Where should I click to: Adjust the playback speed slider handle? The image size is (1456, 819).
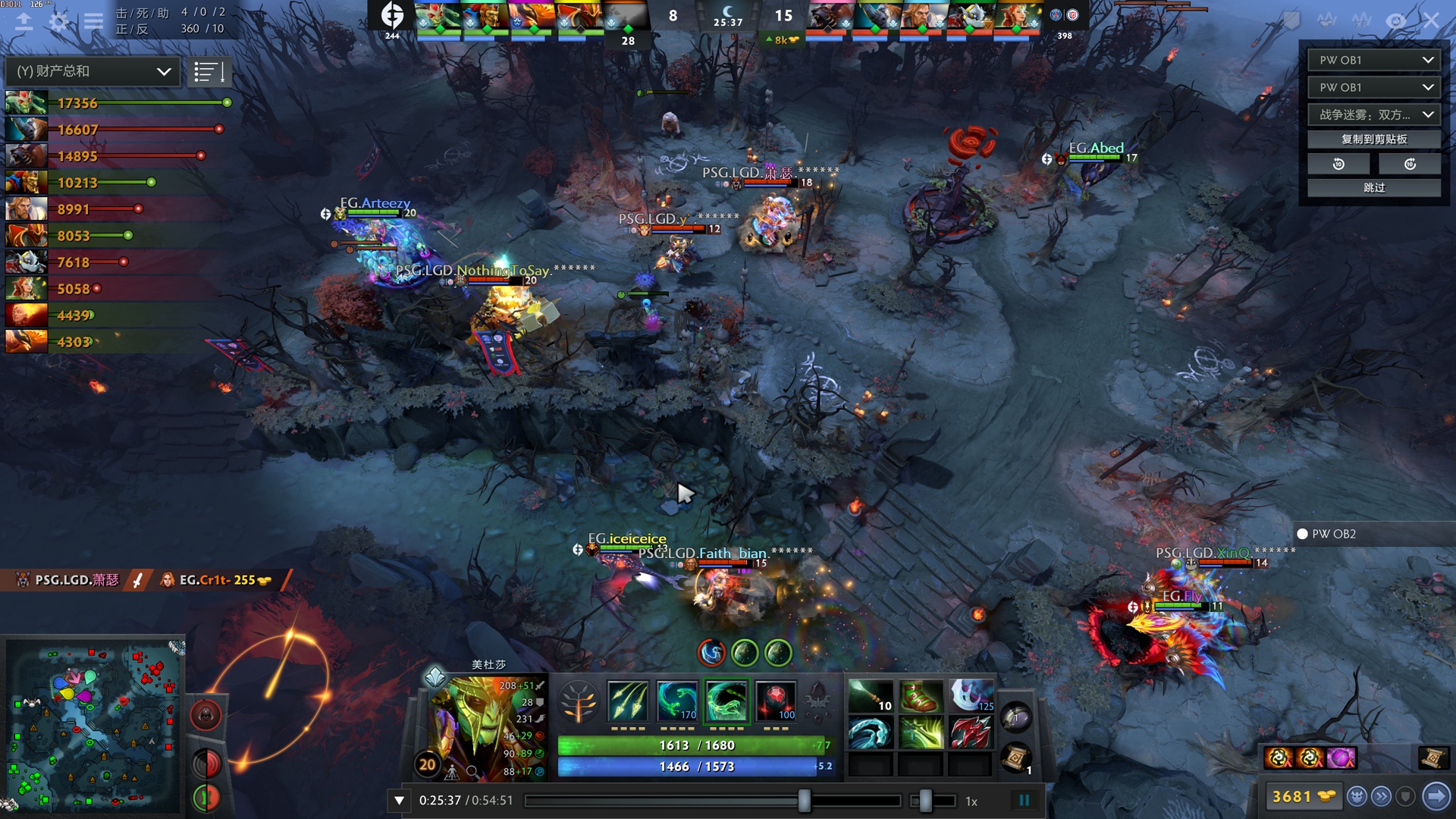924,800
